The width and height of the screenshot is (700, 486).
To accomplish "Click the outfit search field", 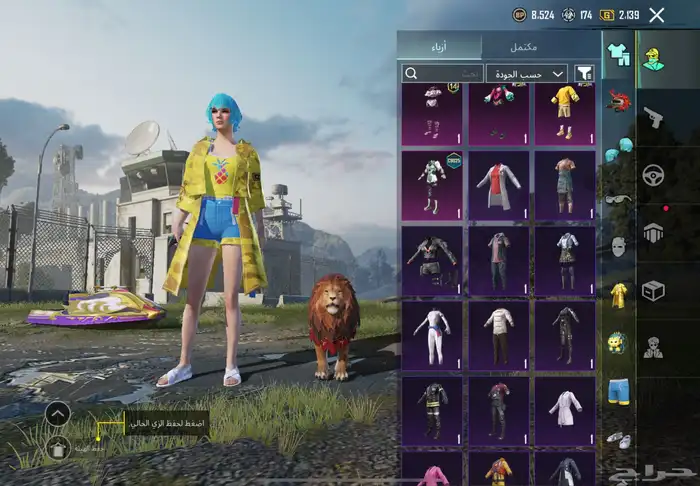I will click(442, 73).
